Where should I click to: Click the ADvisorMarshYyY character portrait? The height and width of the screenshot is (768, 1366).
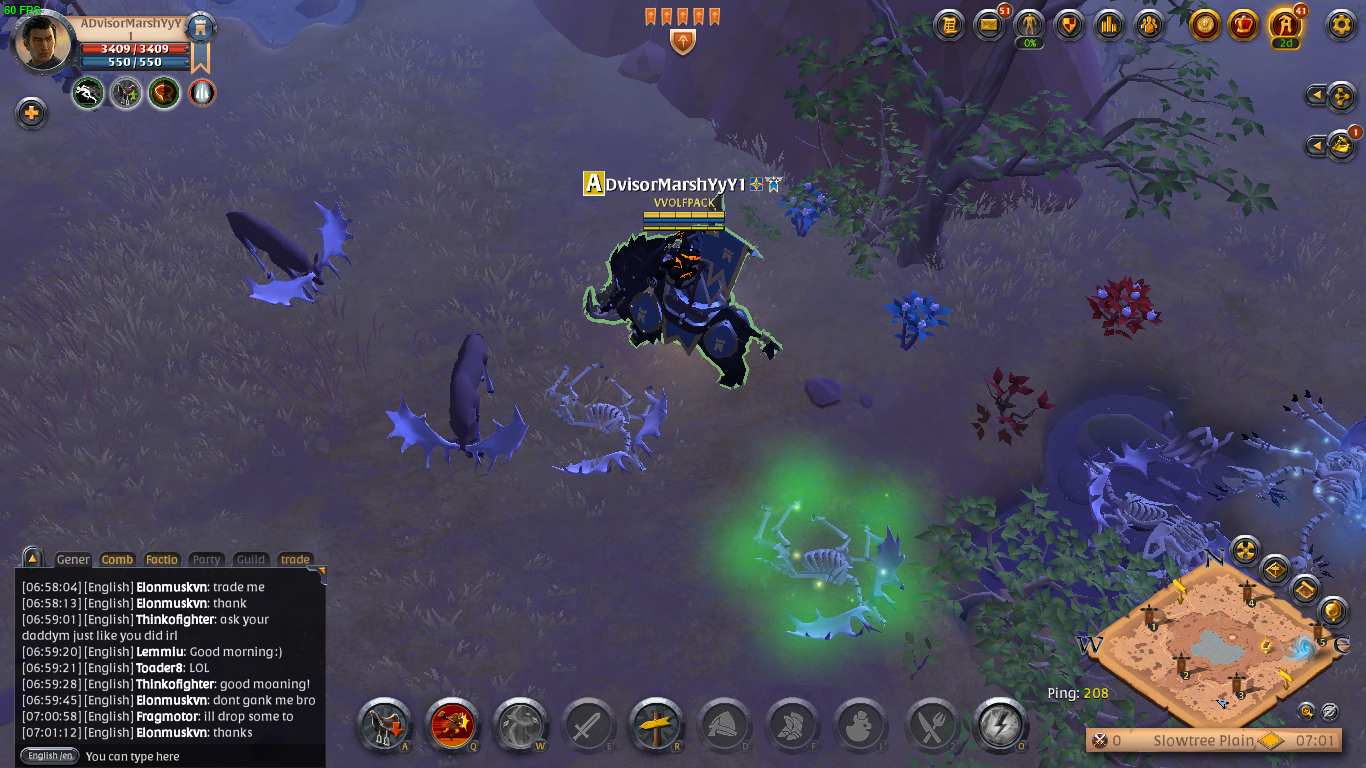tap(45, 42)
